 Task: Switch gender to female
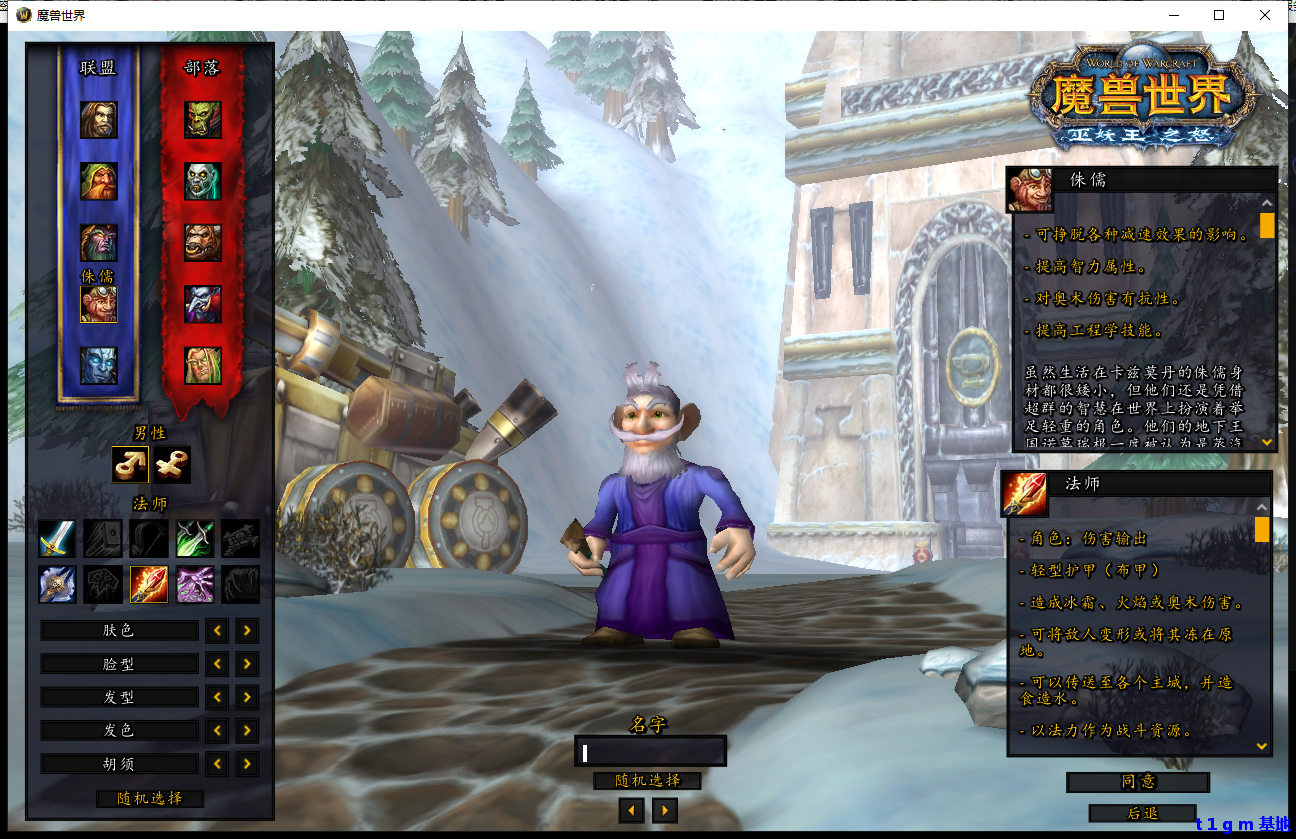click(171, 464)
